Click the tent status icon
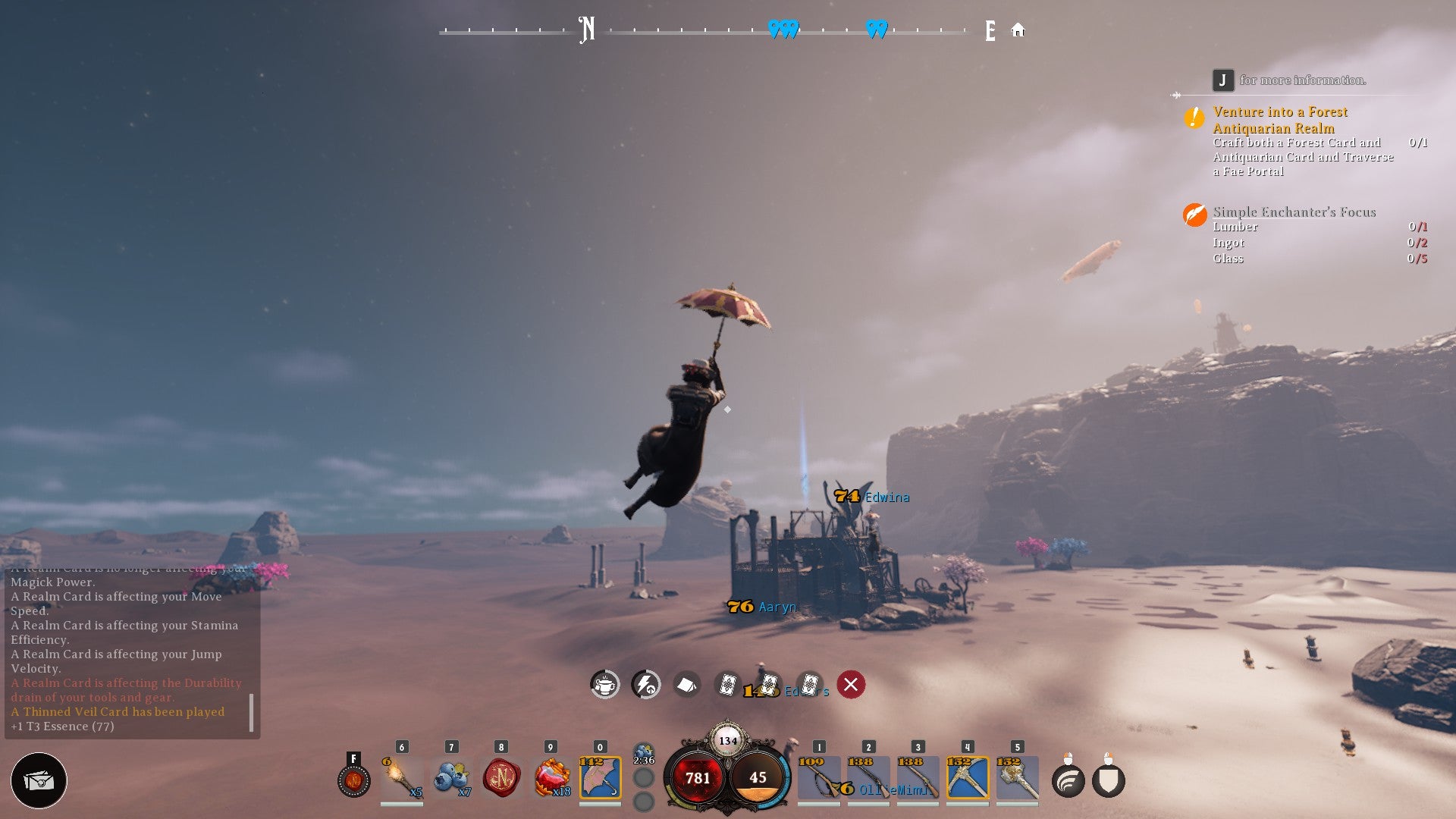1456x819 pixels. click(687, 685)
